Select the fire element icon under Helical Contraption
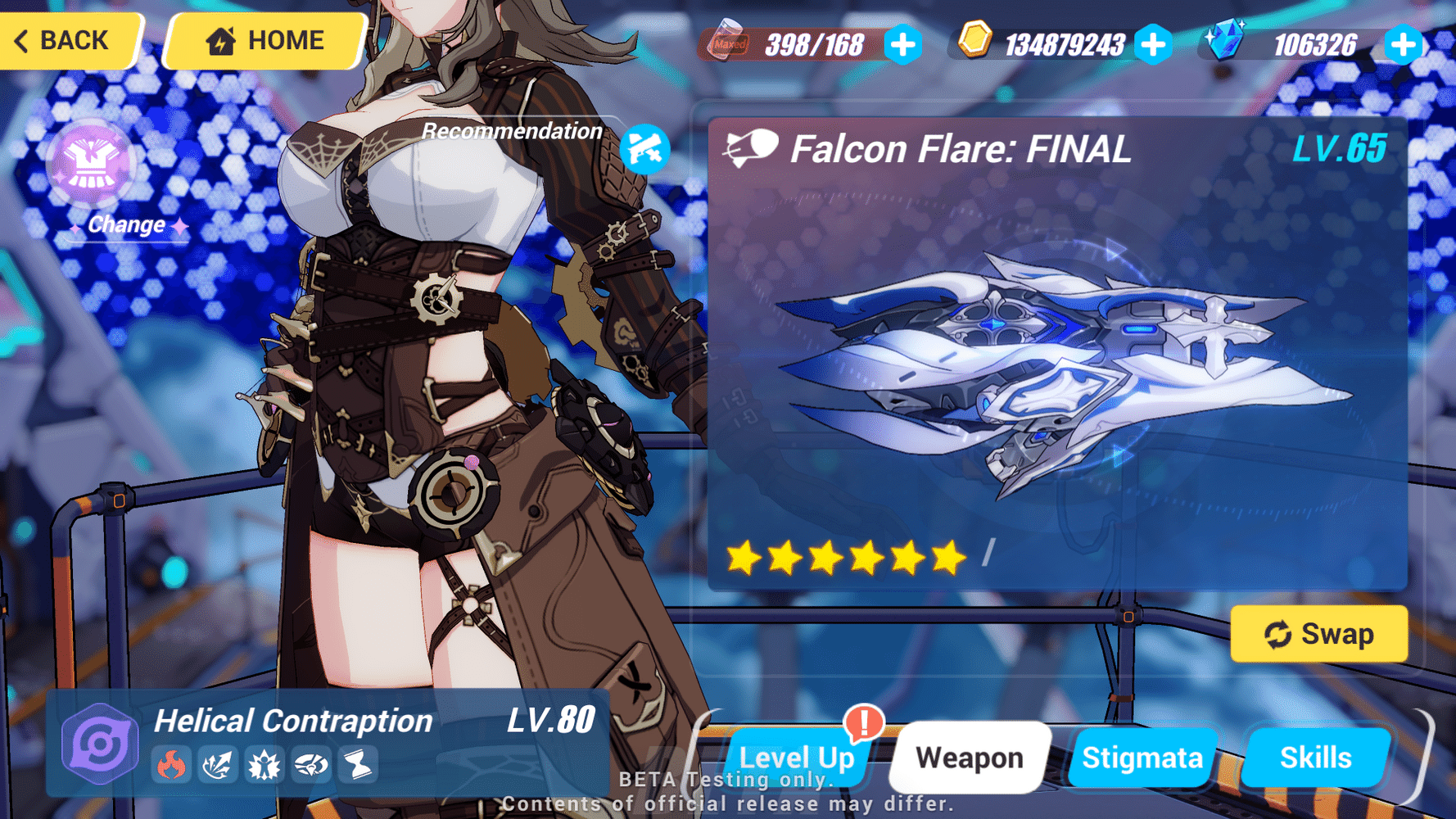The width and height of the screenshot is (1456, 819). [x=170, y=766]
